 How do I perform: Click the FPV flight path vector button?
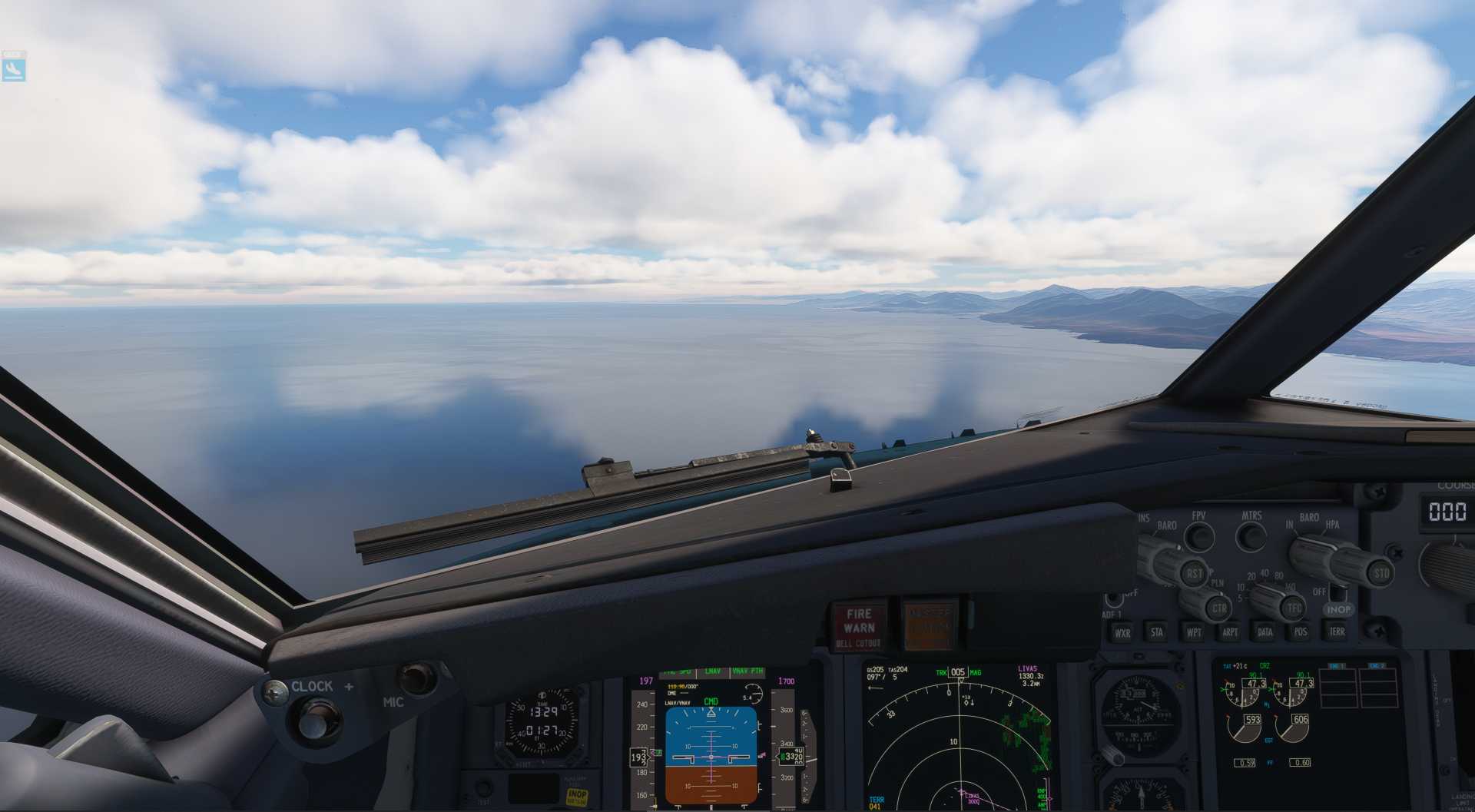pyautogui.click(x=1198, y=535)
